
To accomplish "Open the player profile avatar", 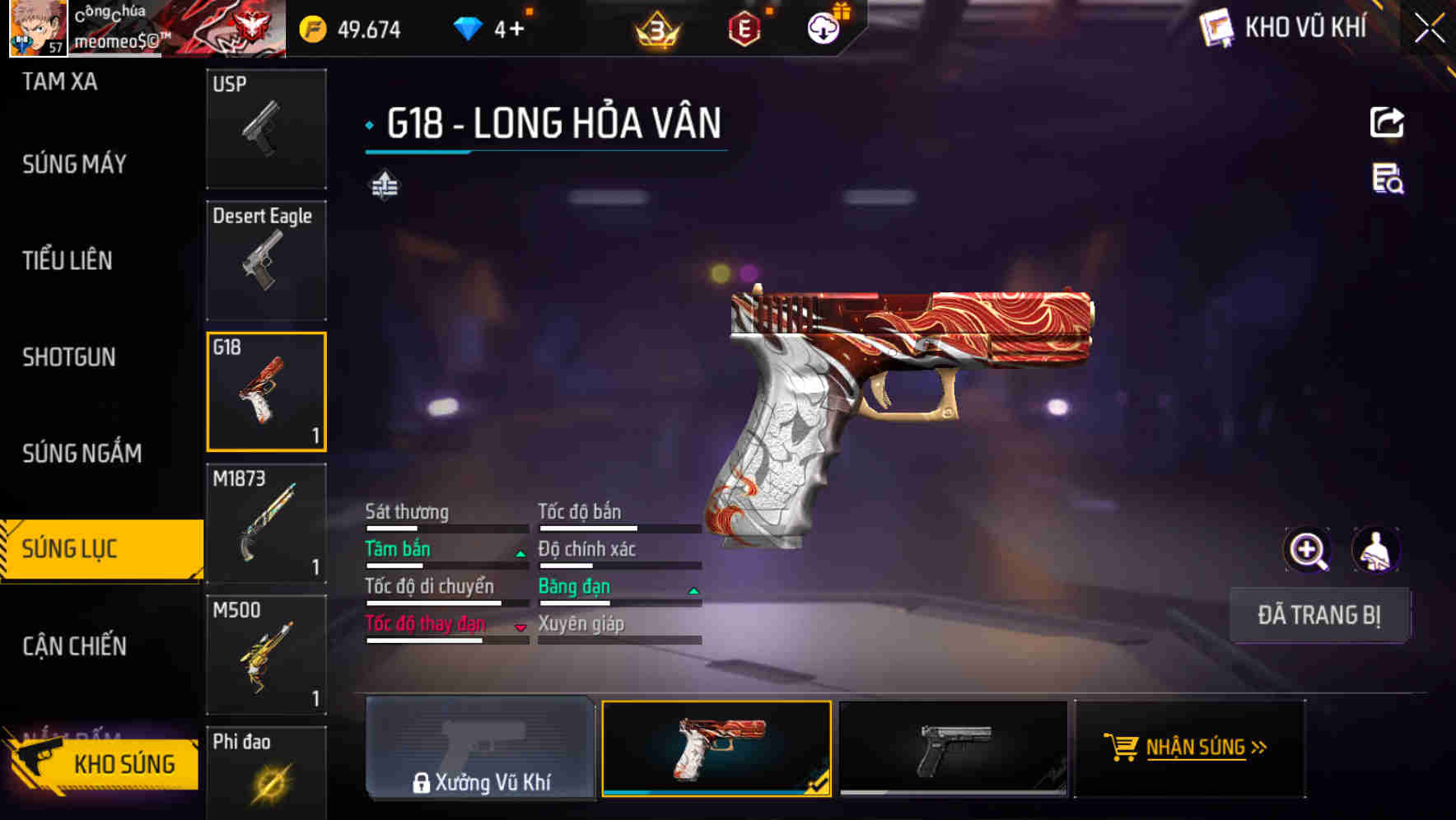I will 38,29.
